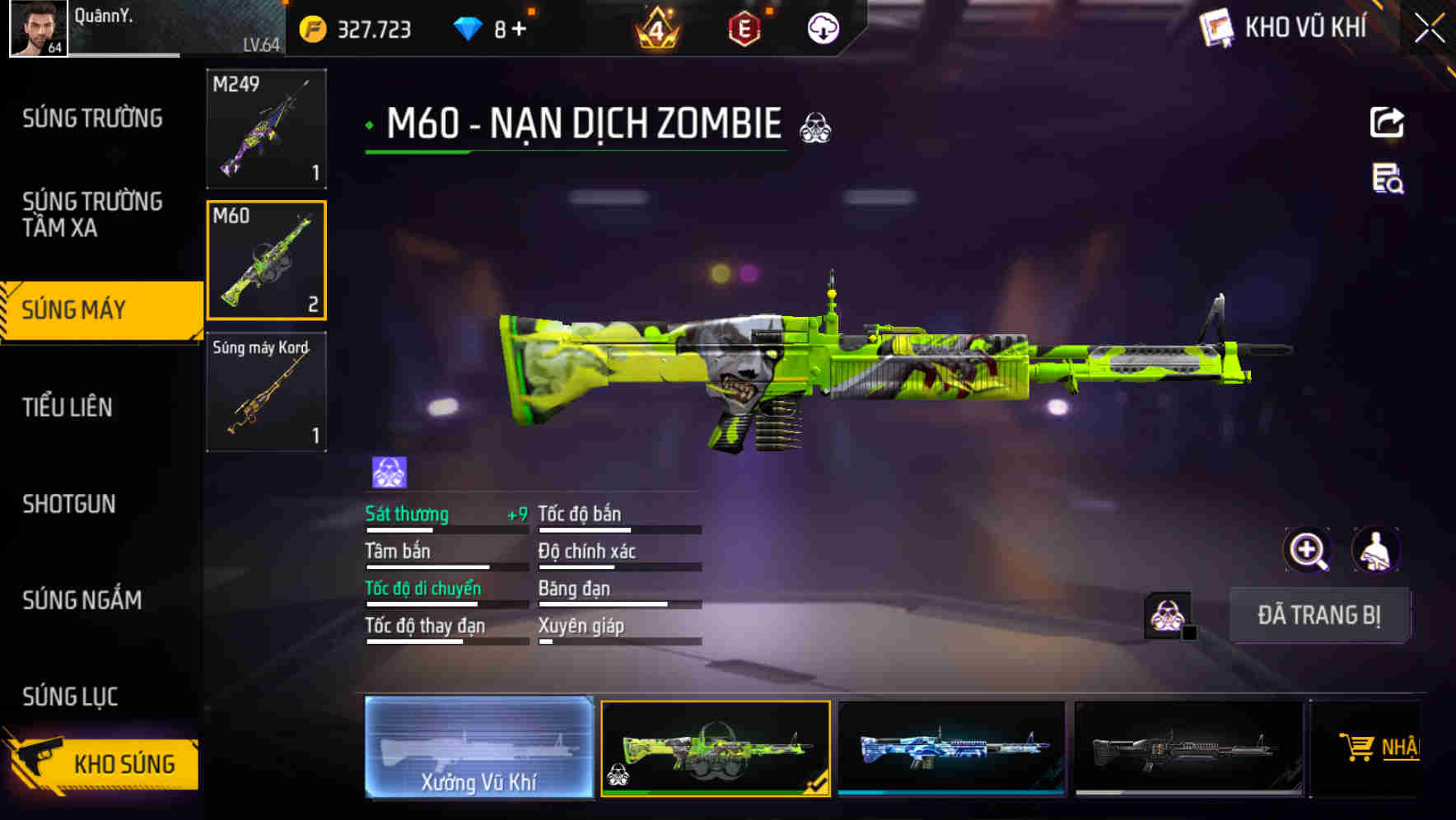Click the purple biohazard badge above weapon stats
1456x820 pixels.
click(387, 469)
